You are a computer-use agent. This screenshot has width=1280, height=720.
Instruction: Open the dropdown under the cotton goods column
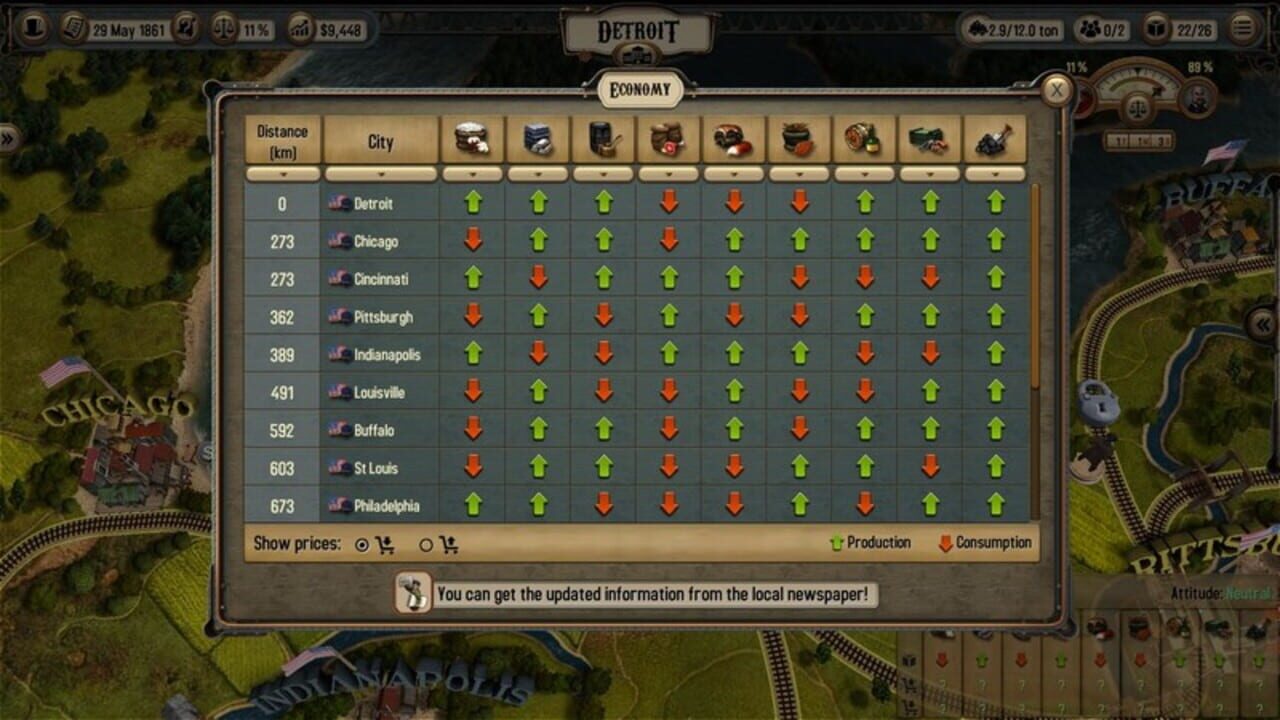click(473, 172)
